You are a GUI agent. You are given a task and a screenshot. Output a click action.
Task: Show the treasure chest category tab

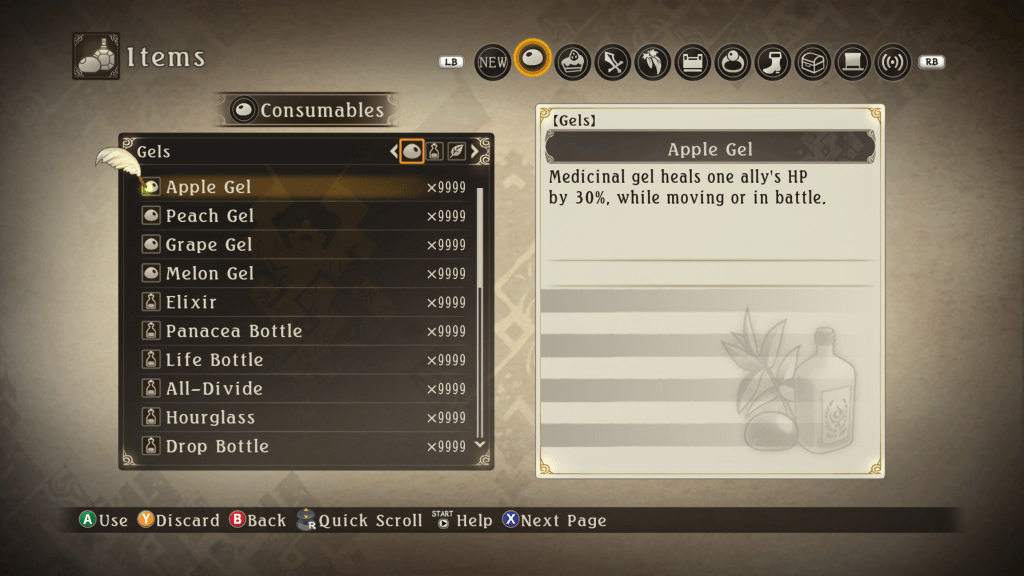[813, 62]
